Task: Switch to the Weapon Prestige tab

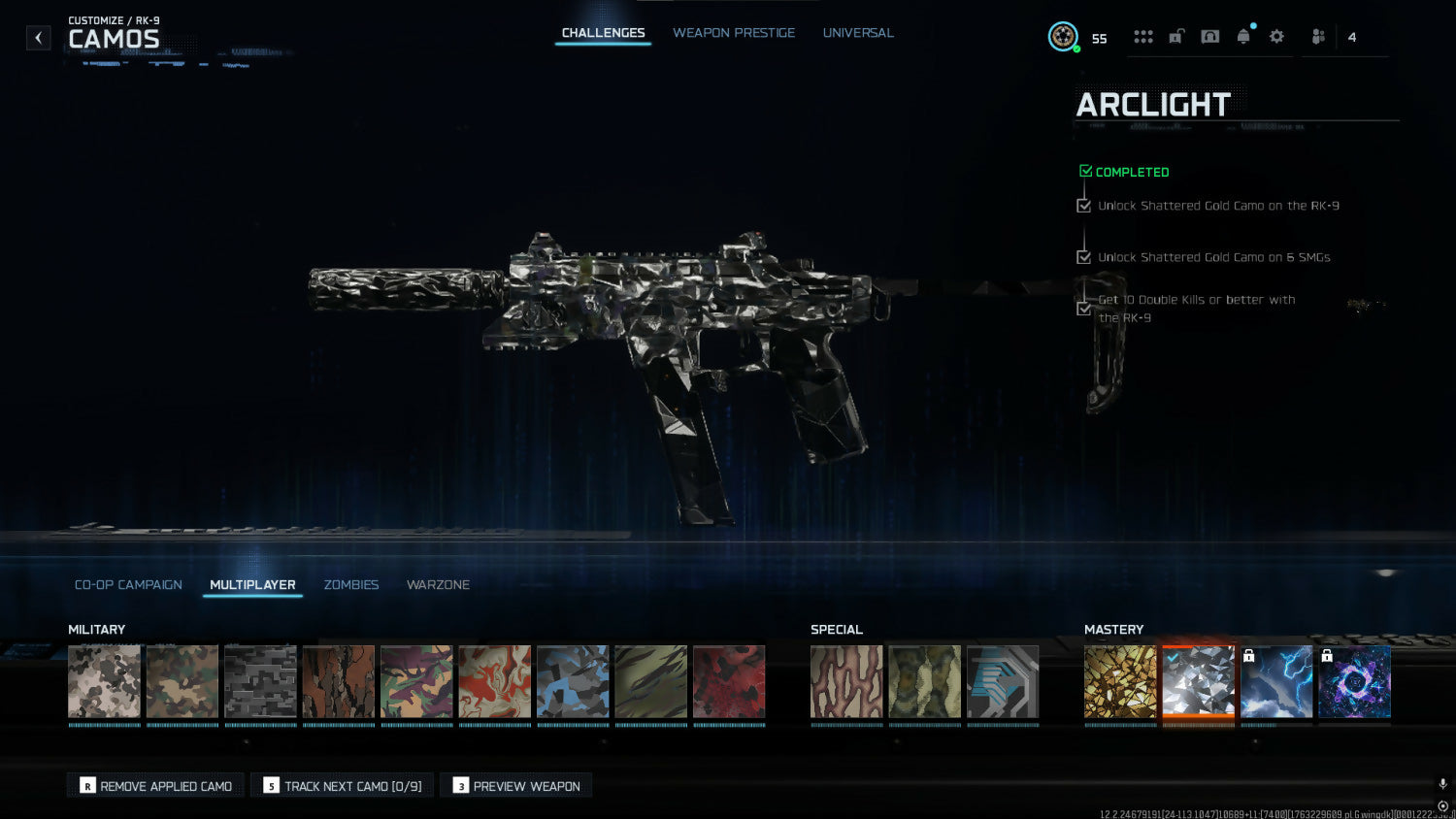Action: [734, 33]
